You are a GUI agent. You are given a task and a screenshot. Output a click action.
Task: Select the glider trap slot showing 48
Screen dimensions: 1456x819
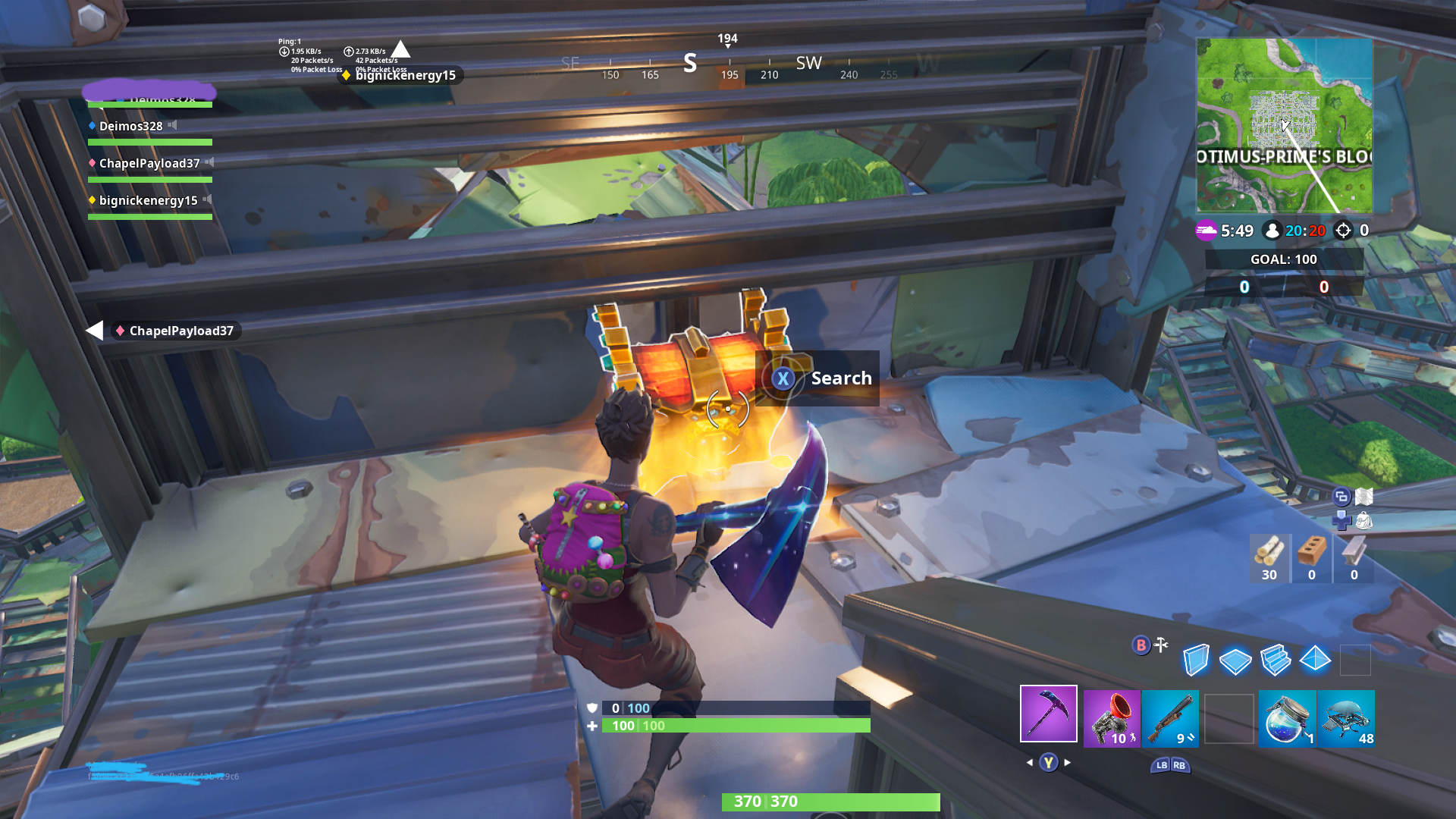(1346, 718)
